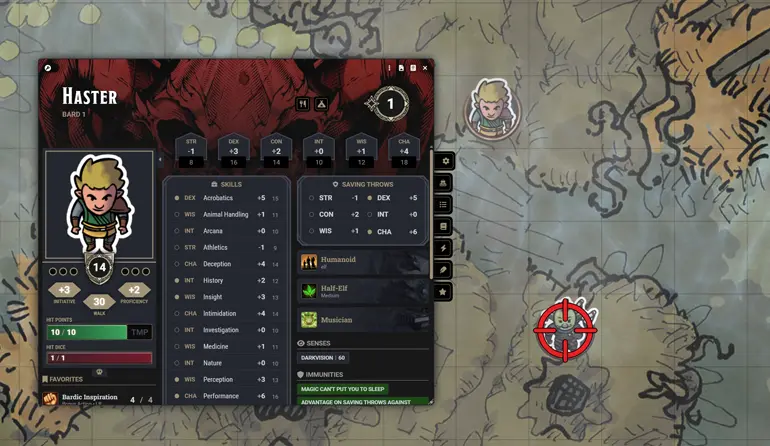The image size is (770, 446).
Task: Take a long rest via campfire icon
Action: click(x=322, y=103)
